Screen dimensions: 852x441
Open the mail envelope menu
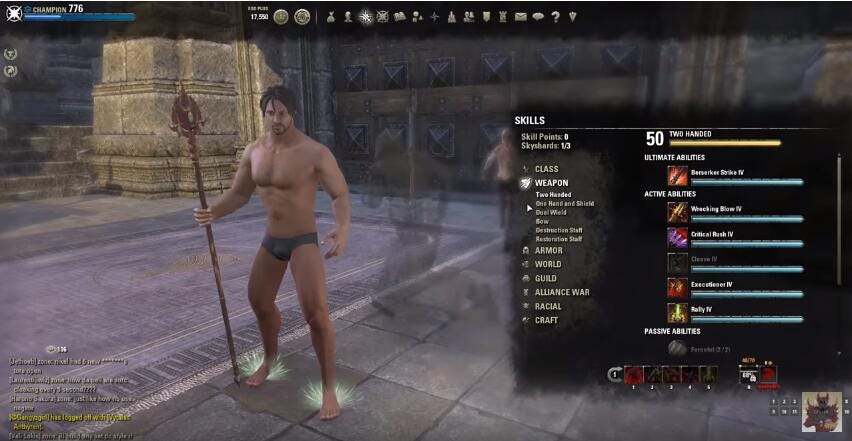click(x=520, y=16)
